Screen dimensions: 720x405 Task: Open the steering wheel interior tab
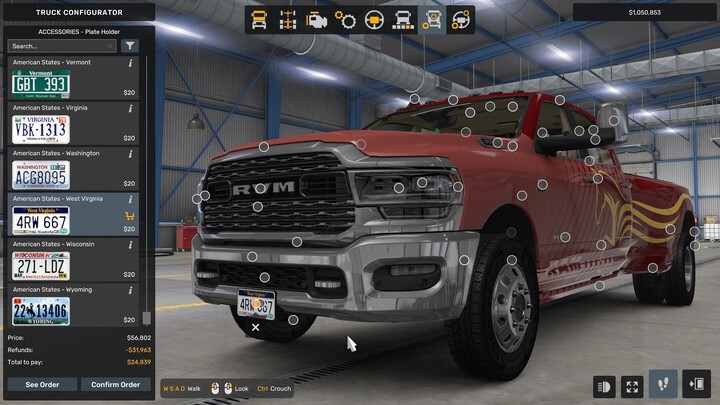375,19
